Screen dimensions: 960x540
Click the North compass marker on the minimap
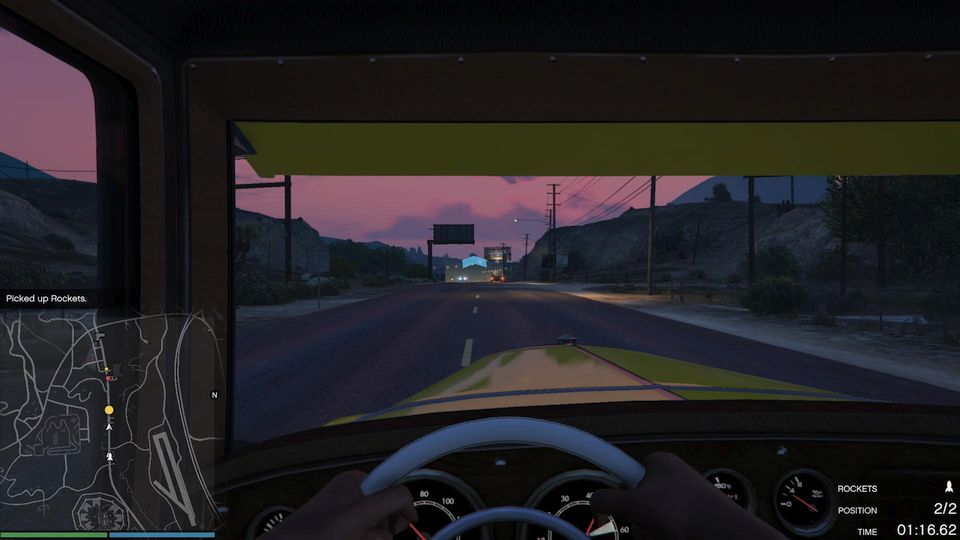[x=214, y=395]
